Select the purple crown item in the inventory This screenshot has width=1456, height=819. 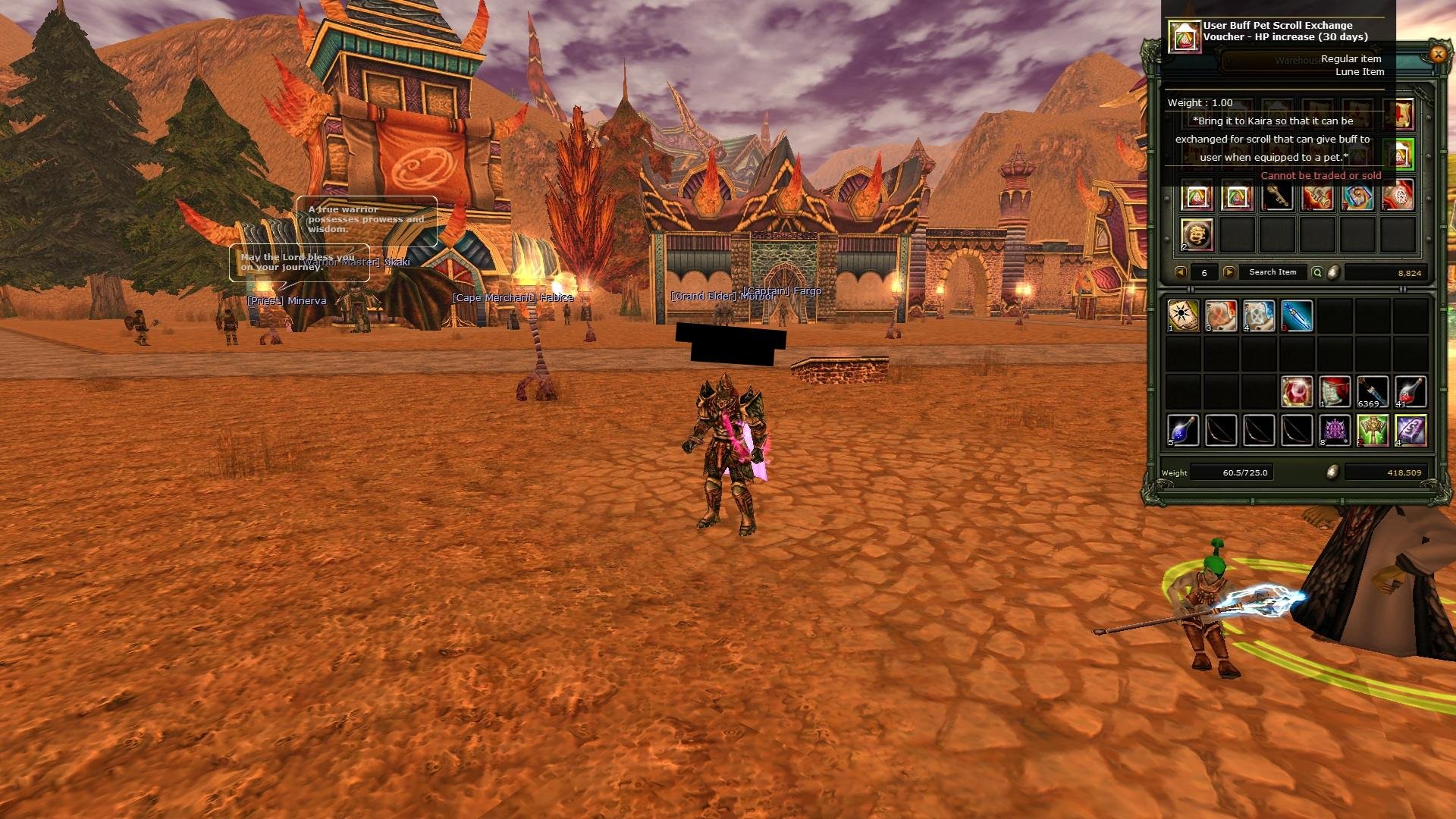(x=1335, y=431)
